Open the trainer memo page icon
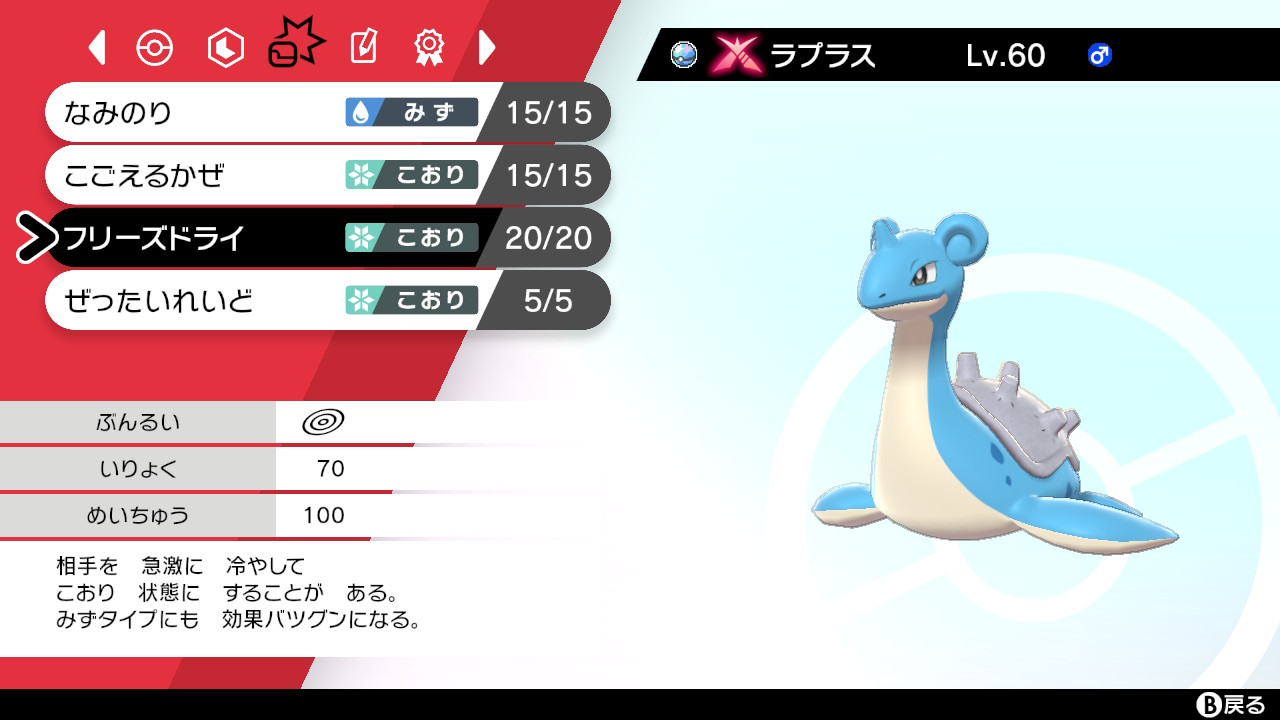The image size is (1280, 720). tap(362, 46)
